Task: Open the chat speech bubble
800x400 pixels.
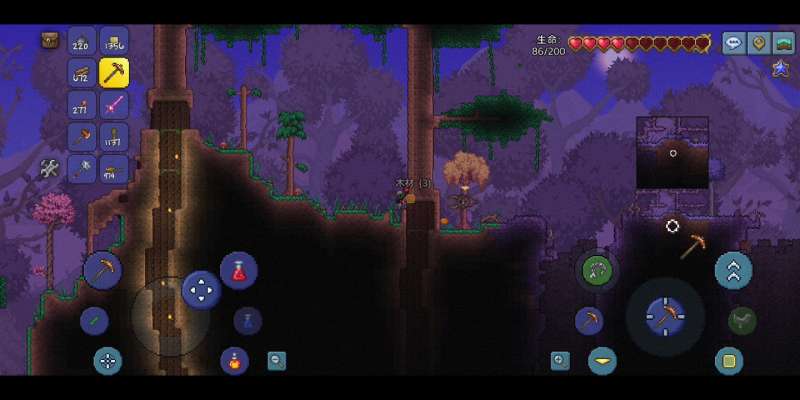Action: click(x=733, y=43)
